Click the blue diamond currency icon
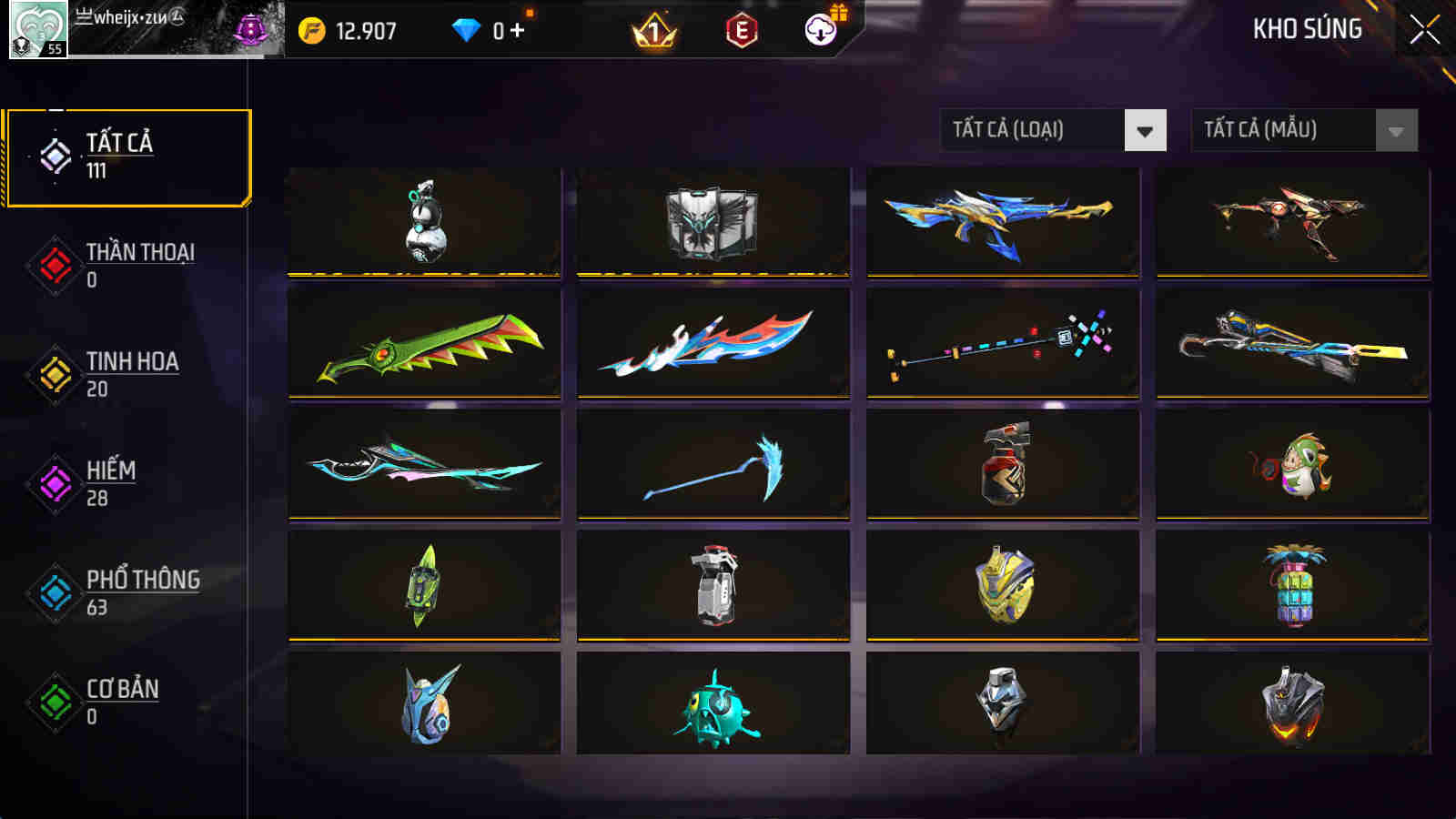 coord(467,29)
